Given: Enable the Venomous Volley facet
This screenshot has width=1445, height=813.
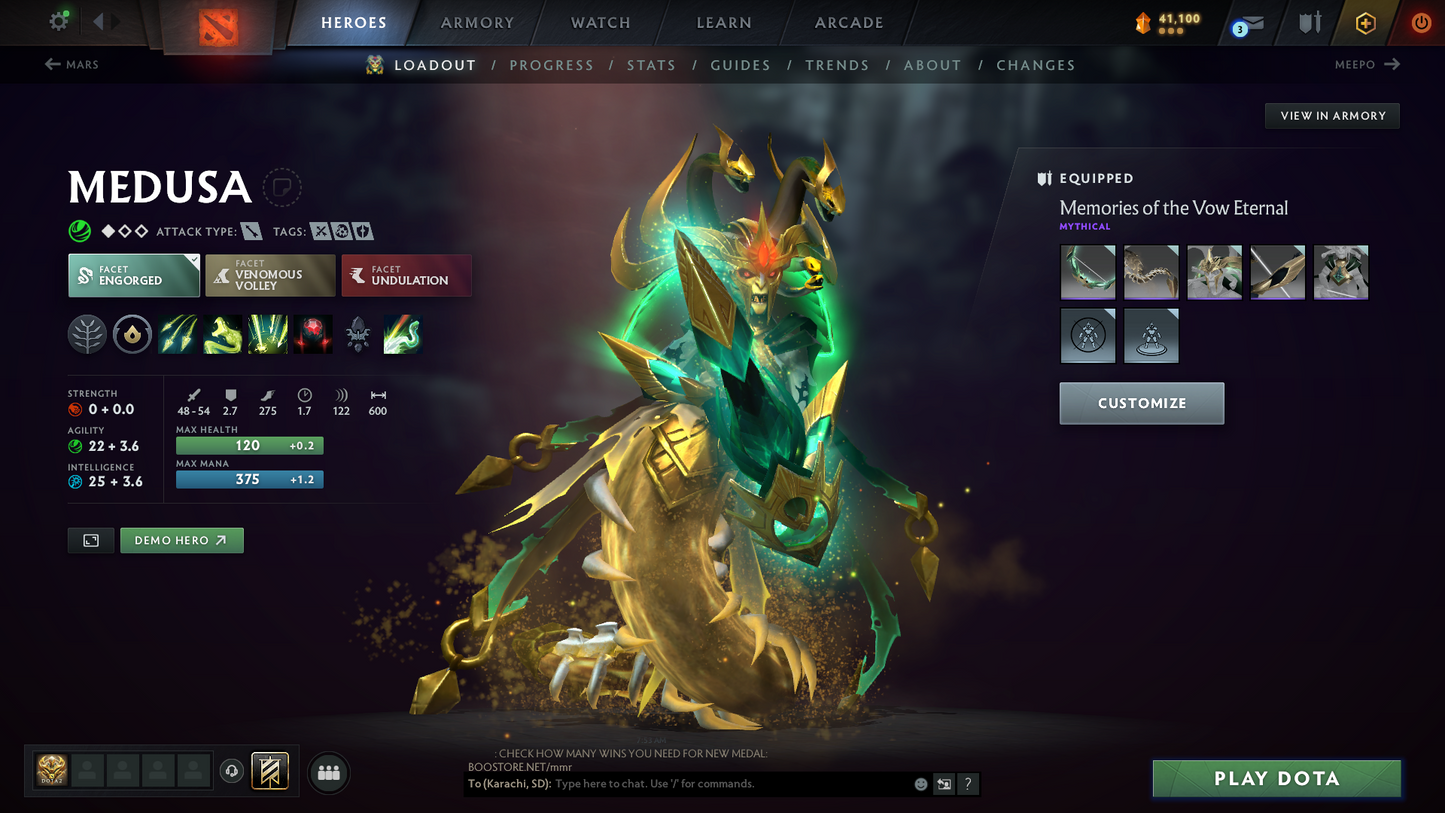Looking at the screenshot, I should (x=270, y=274).
